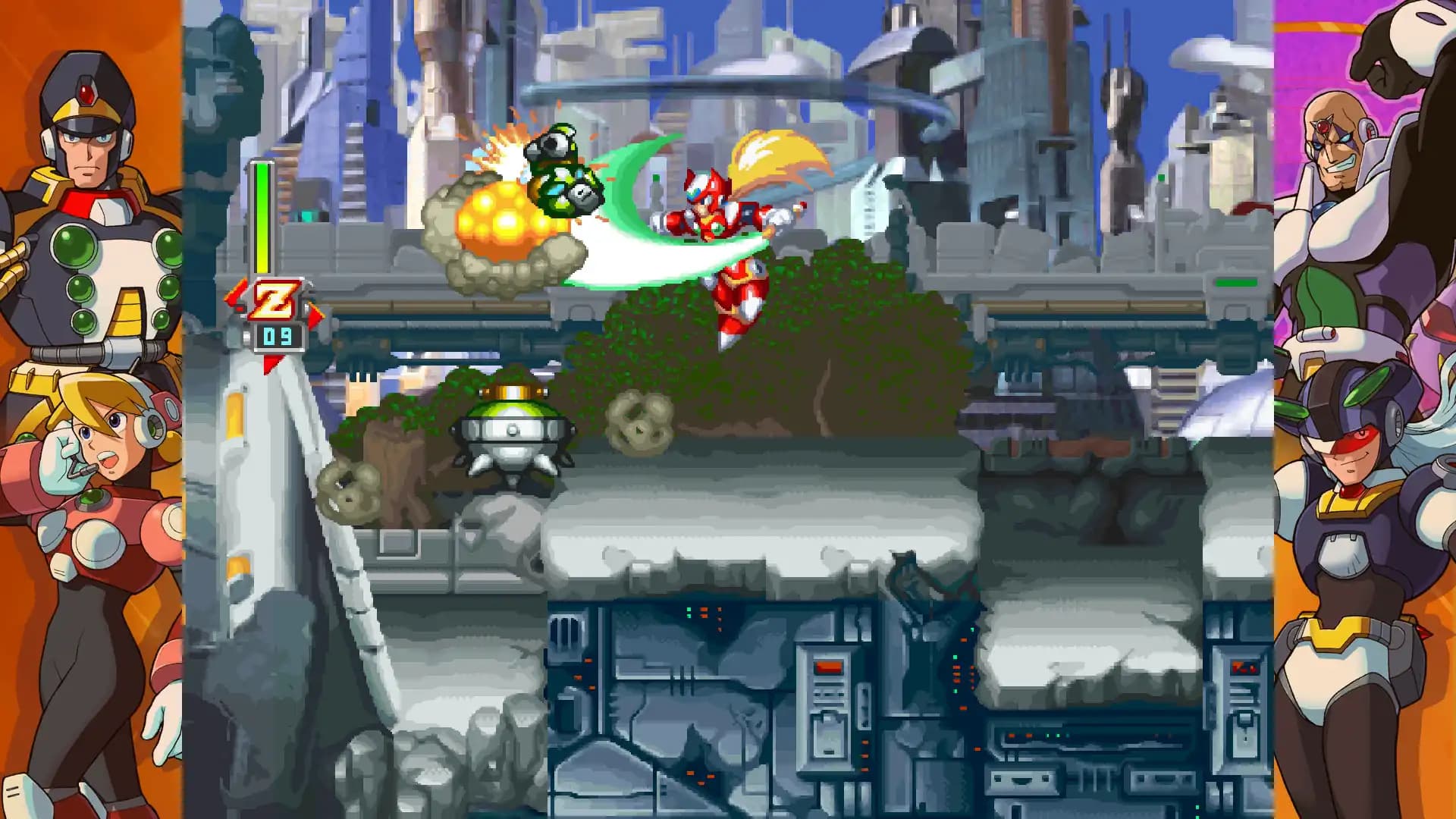Screen dimensions: 1456x819
Task: Click the green status light on the right platform
Action: click(x=1238, y=281)
